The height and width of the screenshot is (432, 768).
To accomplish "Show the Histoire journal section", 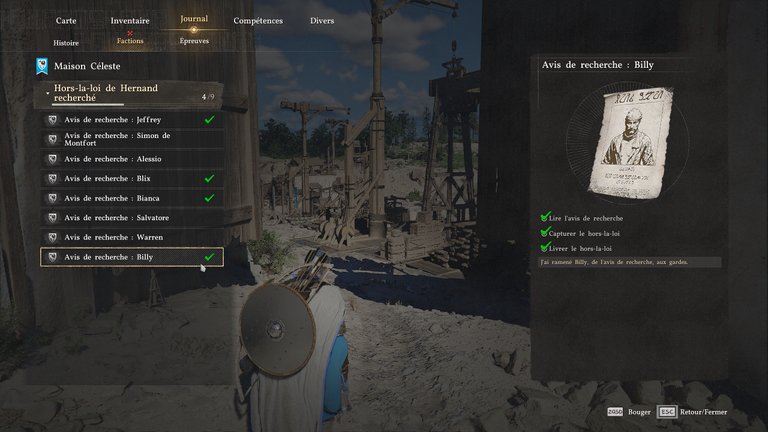I will pyautogui.click(x=66, y=42).
